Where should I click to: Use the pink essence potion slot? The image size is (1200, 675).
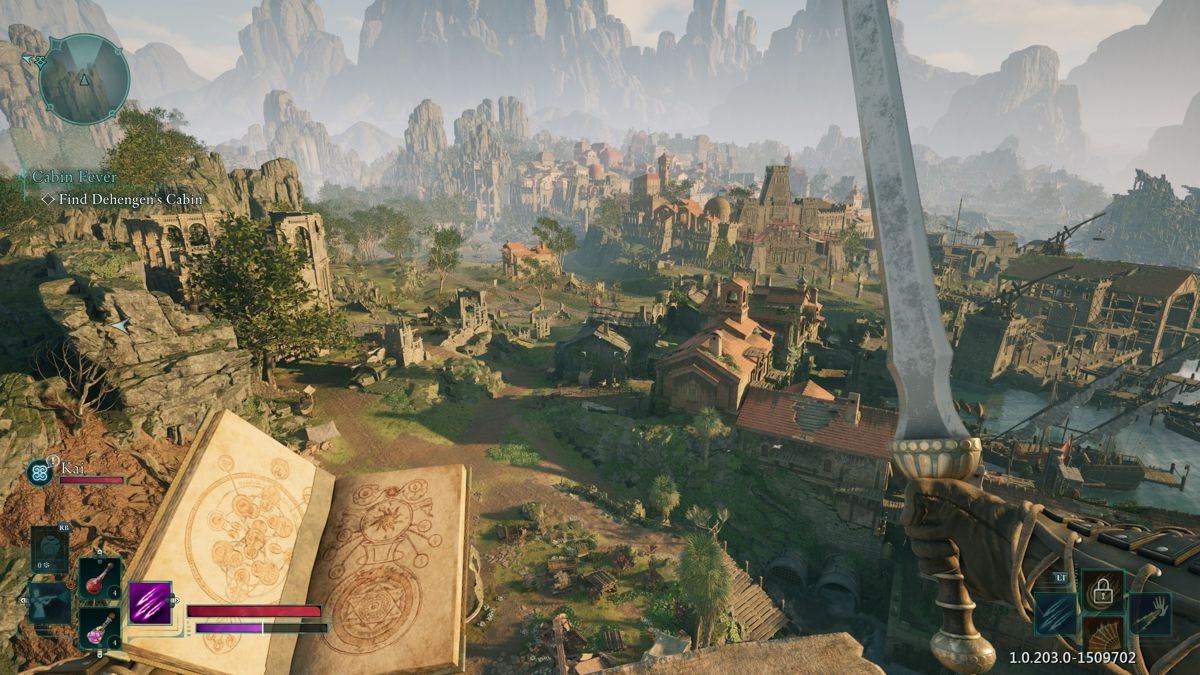pyautogui.click(x=100, y=629)
